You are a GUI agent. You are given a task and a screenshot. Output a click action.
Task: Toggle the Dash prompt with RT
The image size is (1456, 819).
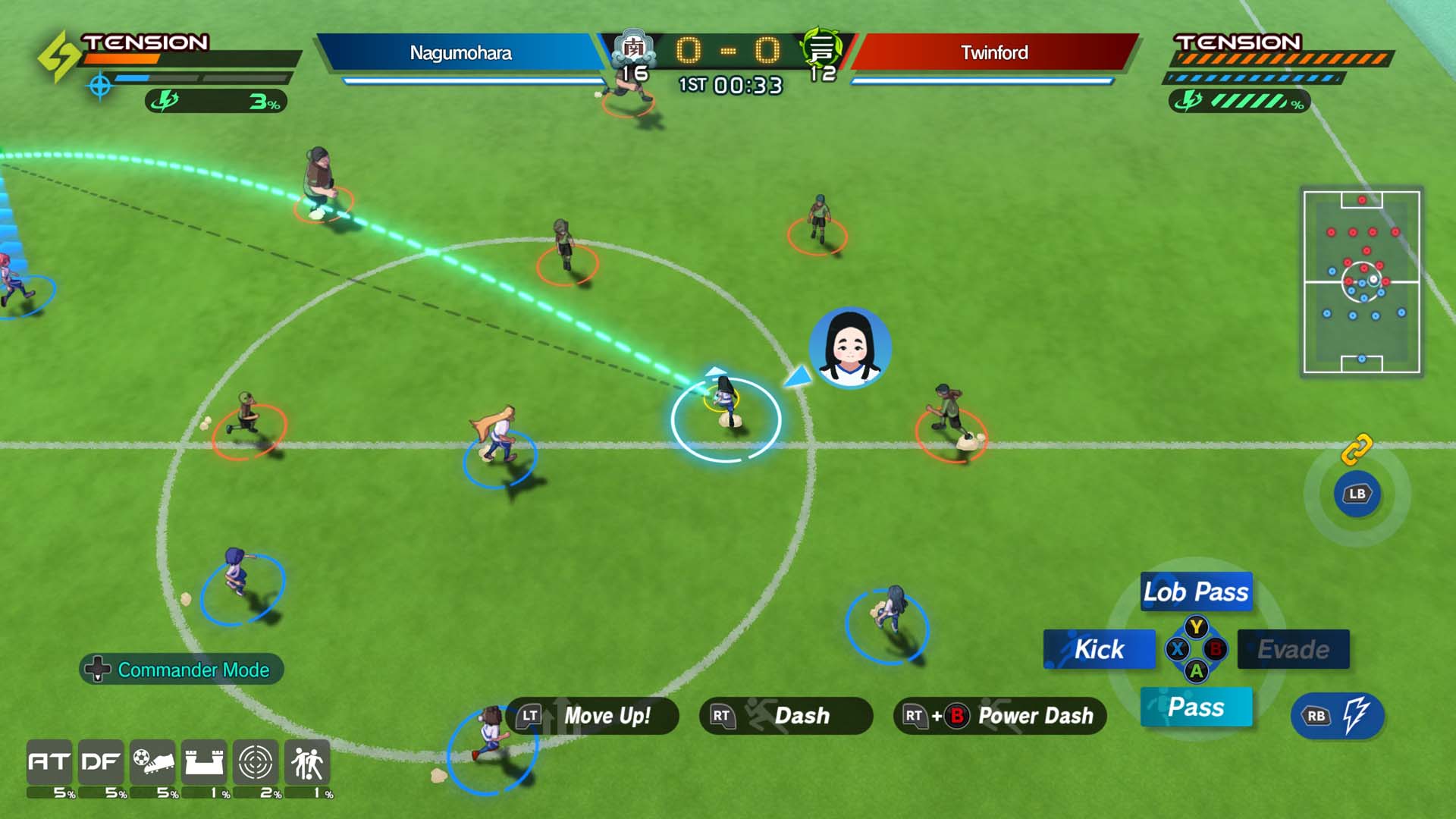tap(784, 716)
